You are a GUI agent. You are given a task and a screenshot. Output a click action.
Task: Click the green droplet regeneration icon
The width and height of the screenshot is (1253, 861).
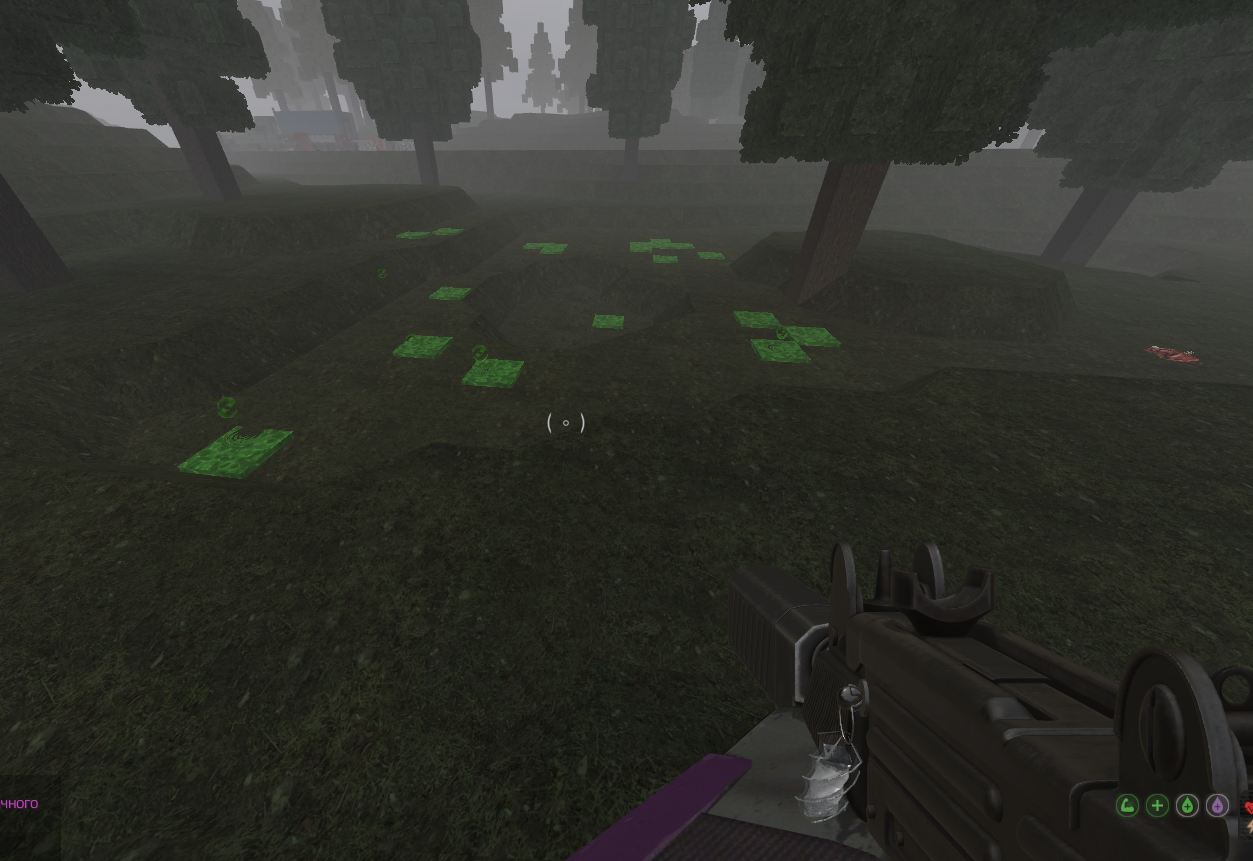[1187, 805]
